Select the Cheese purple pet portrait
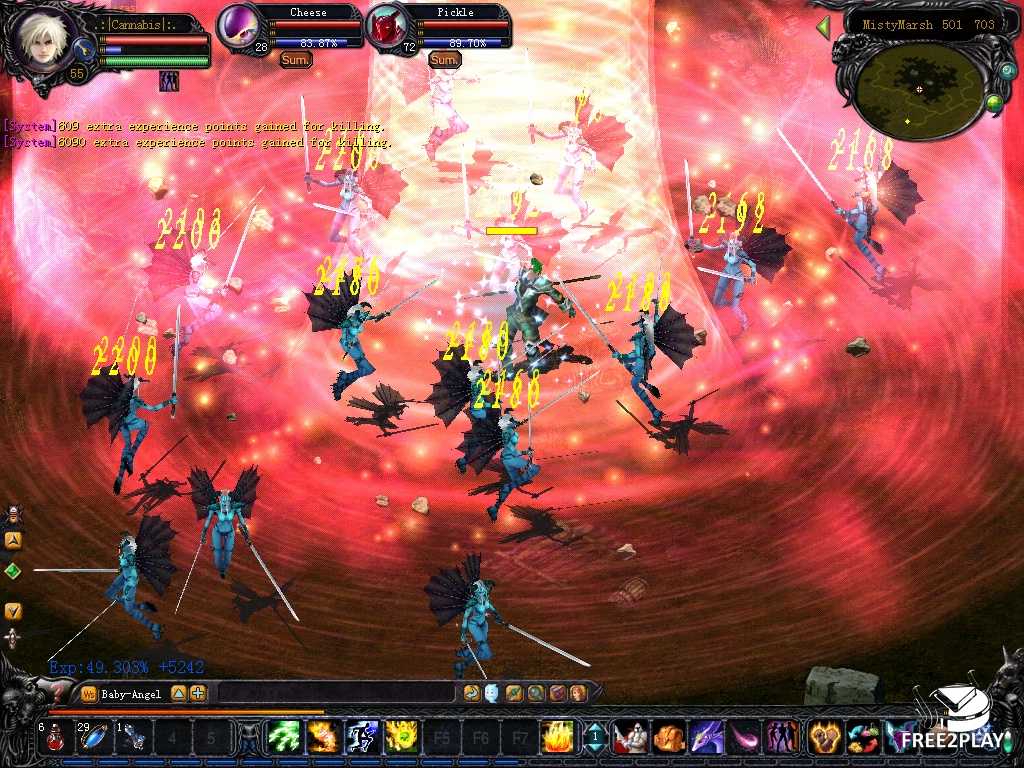Image resolution: width=1024 pixels, height=768 pixels. 239,27
